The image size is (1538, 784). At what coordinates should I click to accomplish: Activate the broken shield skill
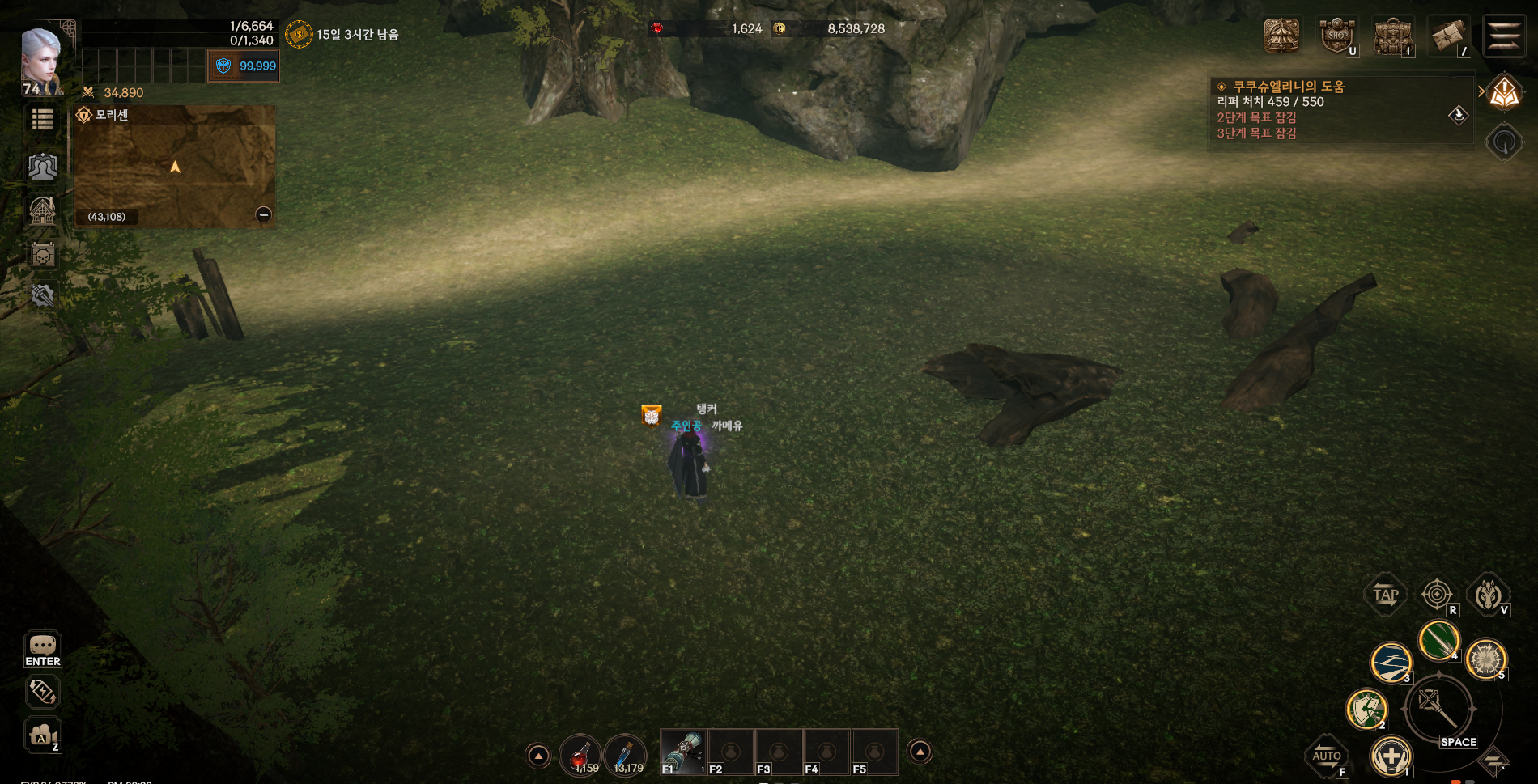point(1366,709)
